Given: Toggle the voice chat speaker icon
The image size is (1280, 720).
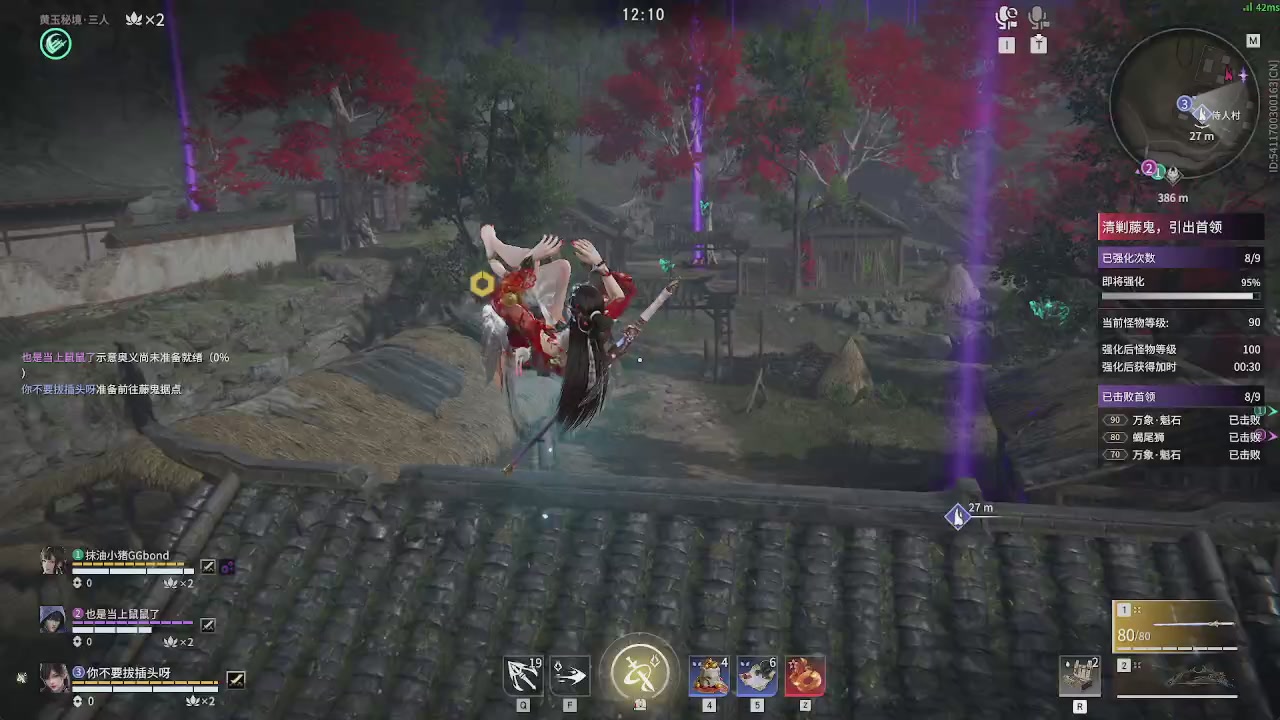Looking at the screenshot, I should tap(1007, 16).
